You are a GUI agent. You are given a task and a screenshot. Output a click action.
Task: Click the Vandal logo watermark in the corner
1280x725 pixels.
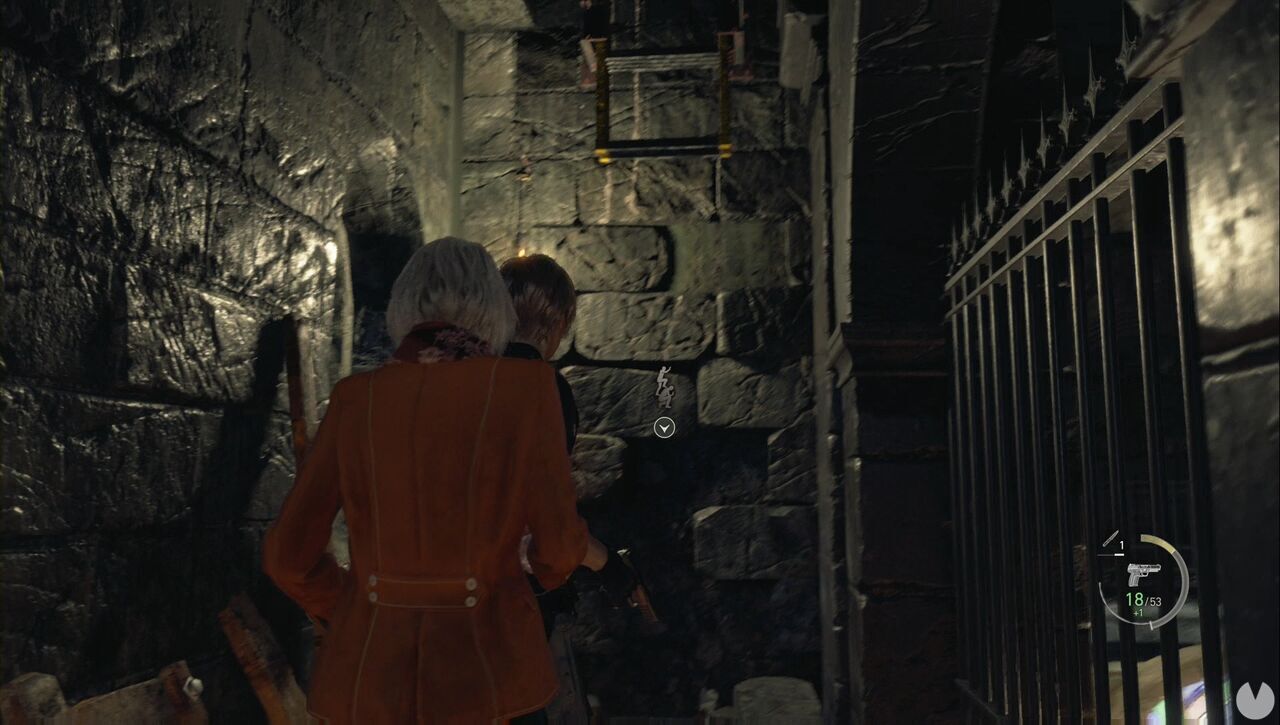(1254, 699)
